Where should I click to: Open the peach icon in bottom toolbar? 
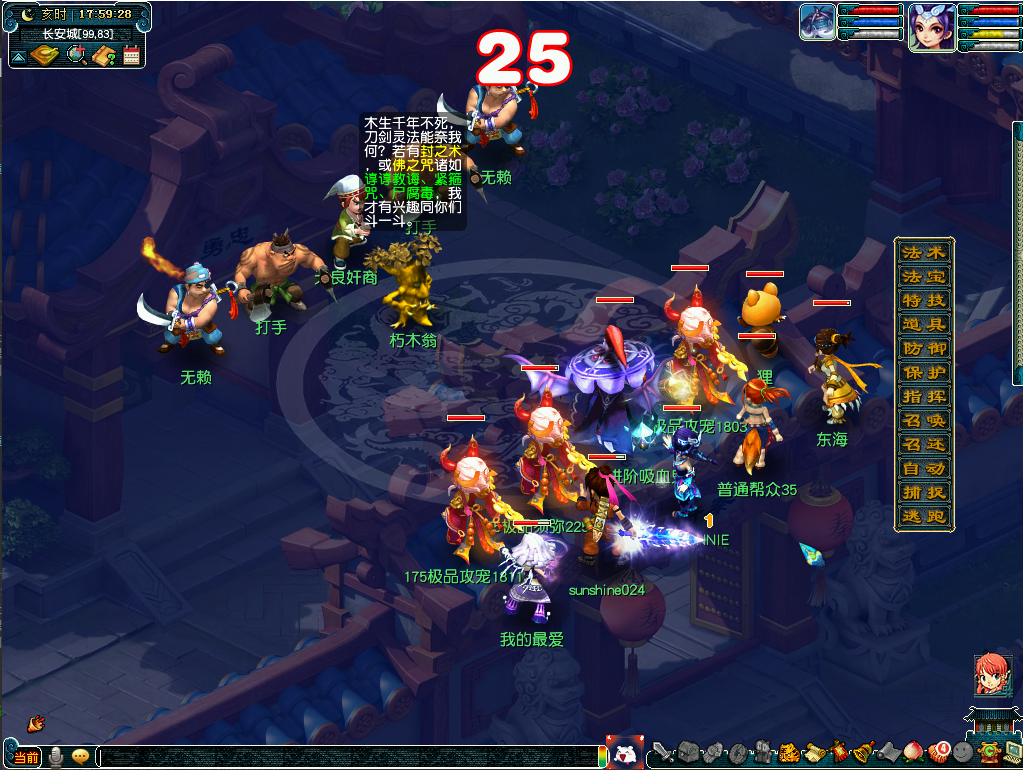pyautogui.click(x=912, y=751)
